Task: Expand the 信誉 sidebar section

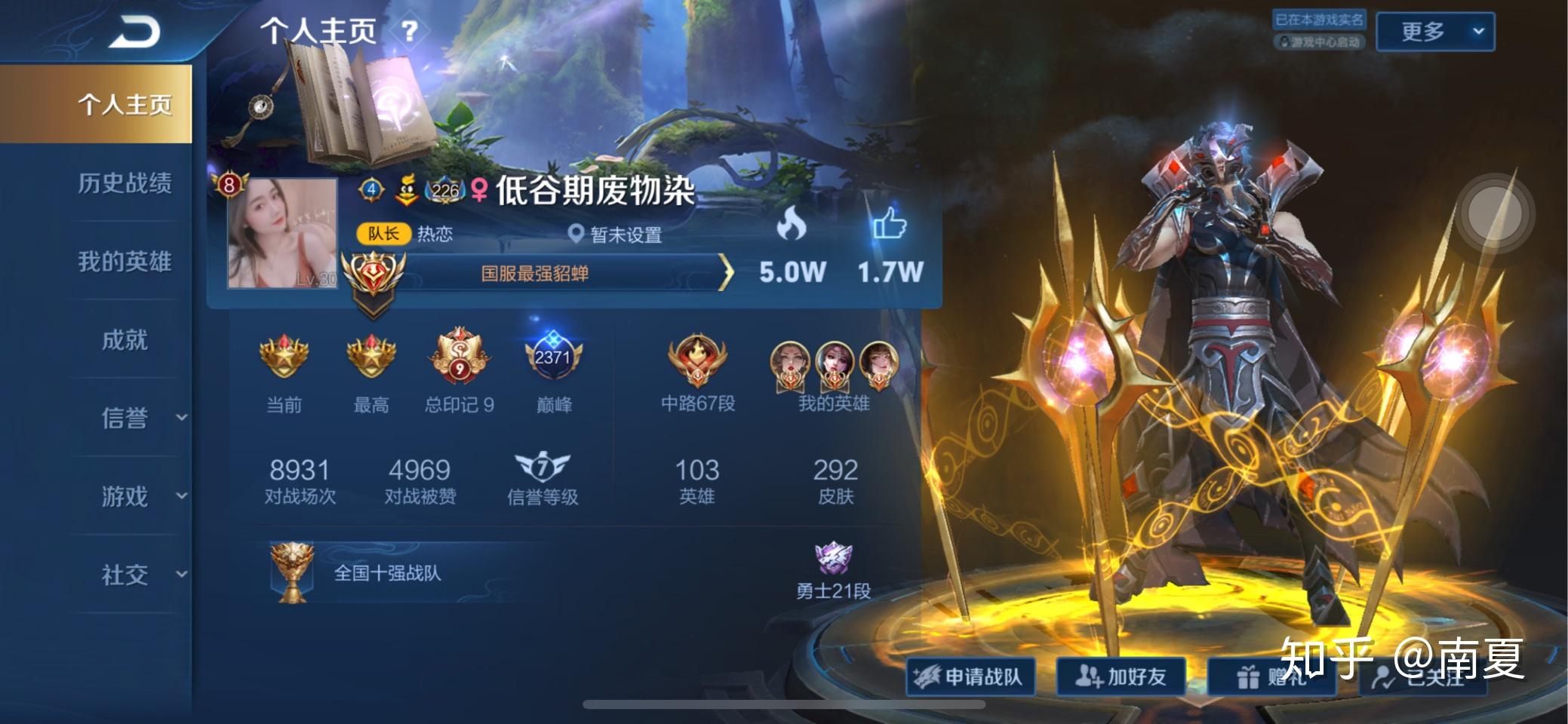Action: coord(124,418)
